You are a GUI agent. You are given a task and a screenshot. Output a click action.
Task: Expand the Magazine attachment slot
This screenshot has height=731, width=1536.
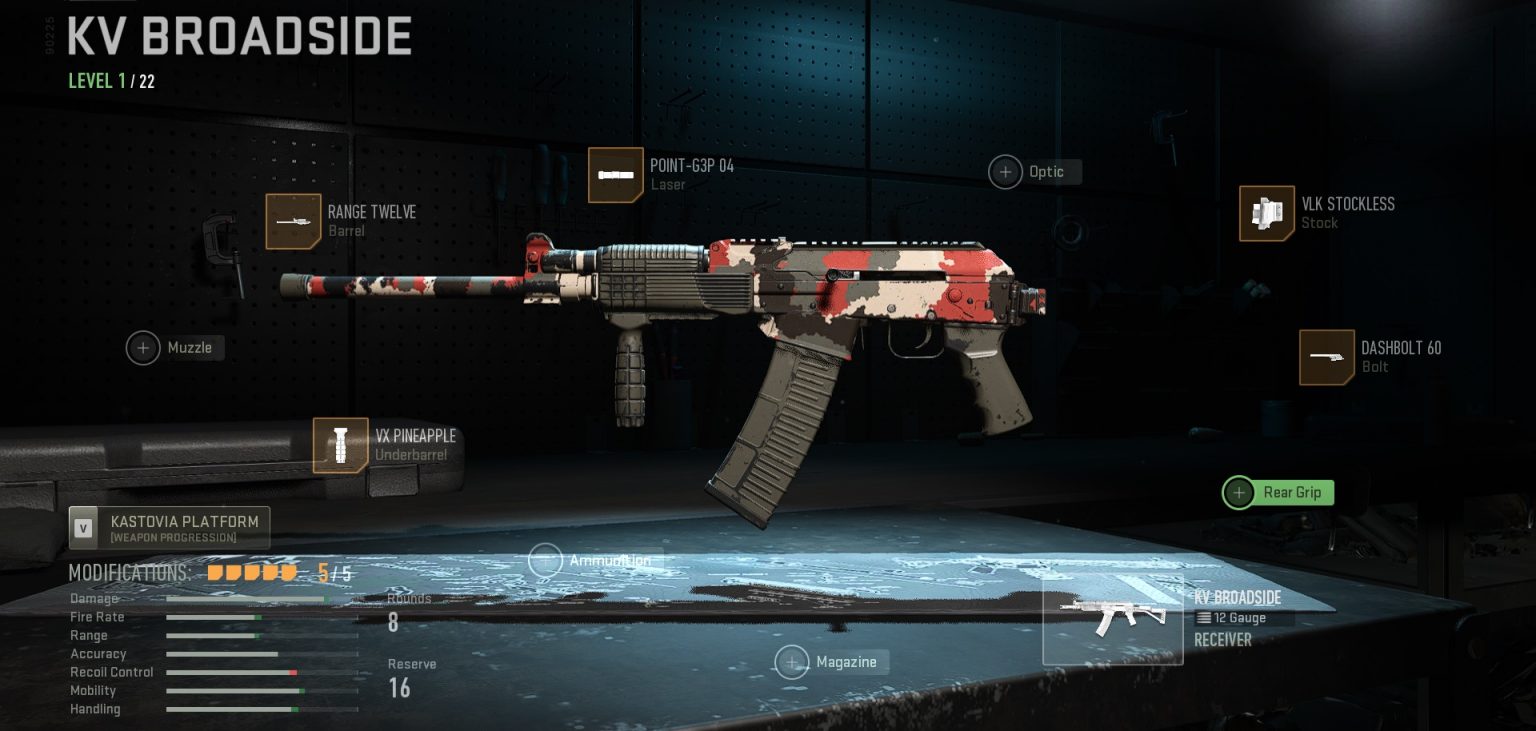(792, 661)
